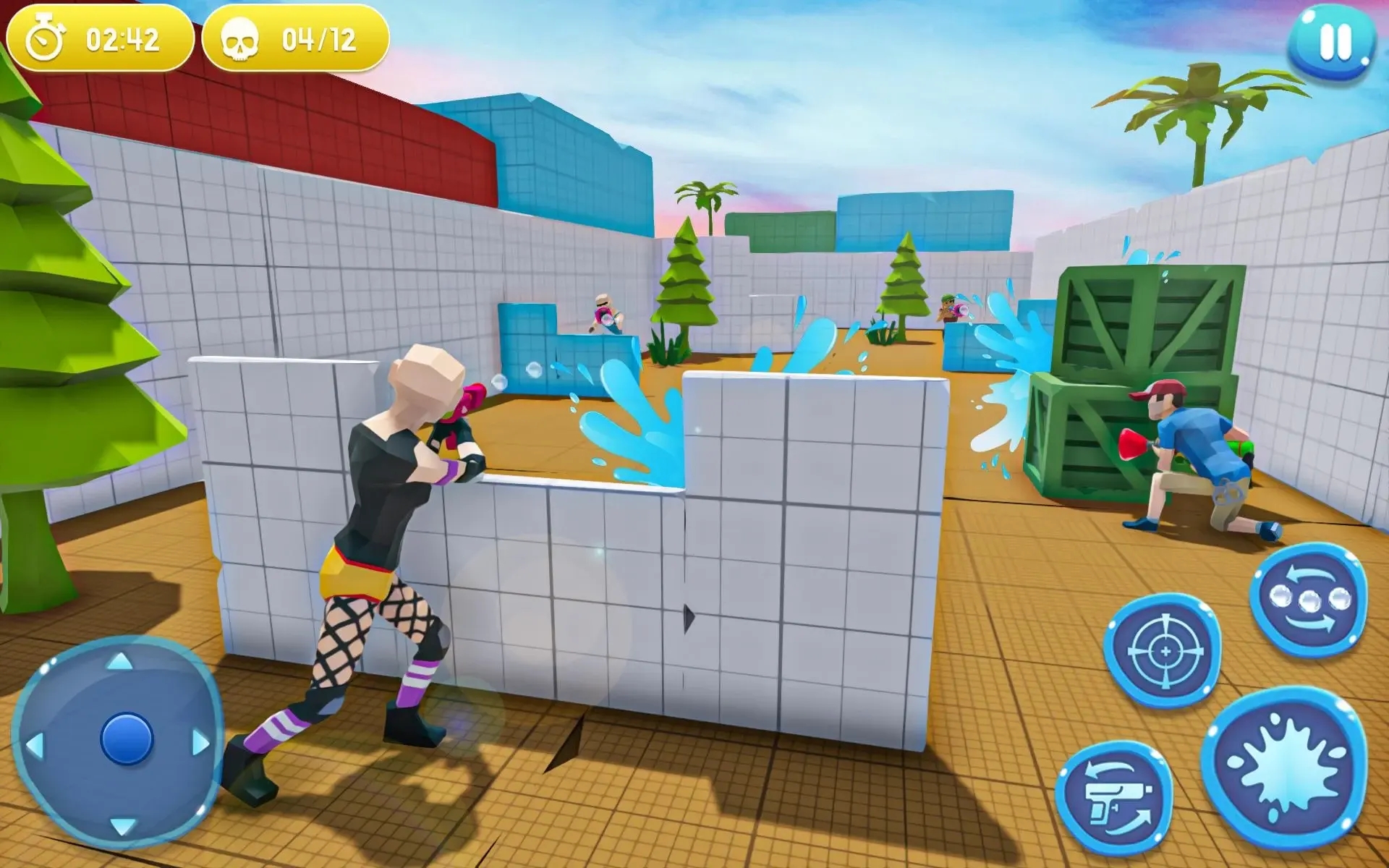Tap the joystick's down arrow
This screenshot has height=868, width=1389.
[x=122, y=825]
